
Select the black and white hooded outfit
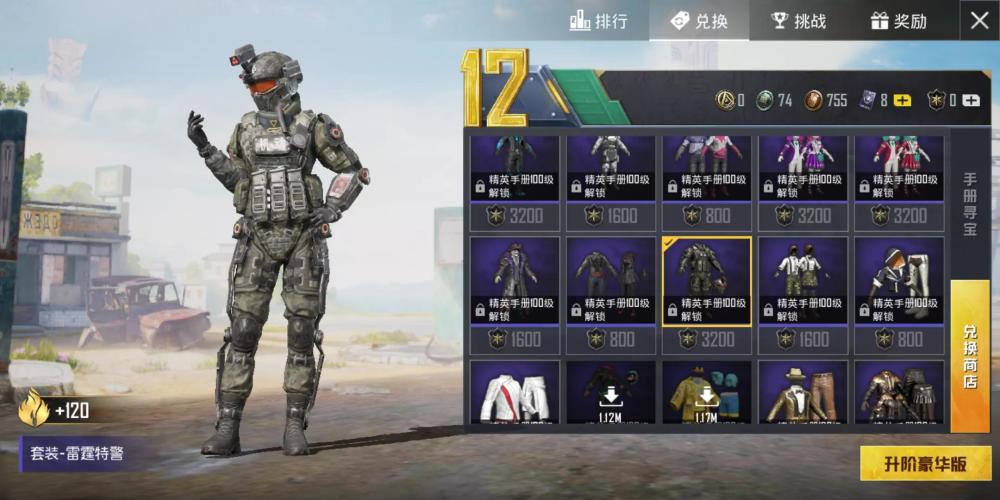pos(899,281)
